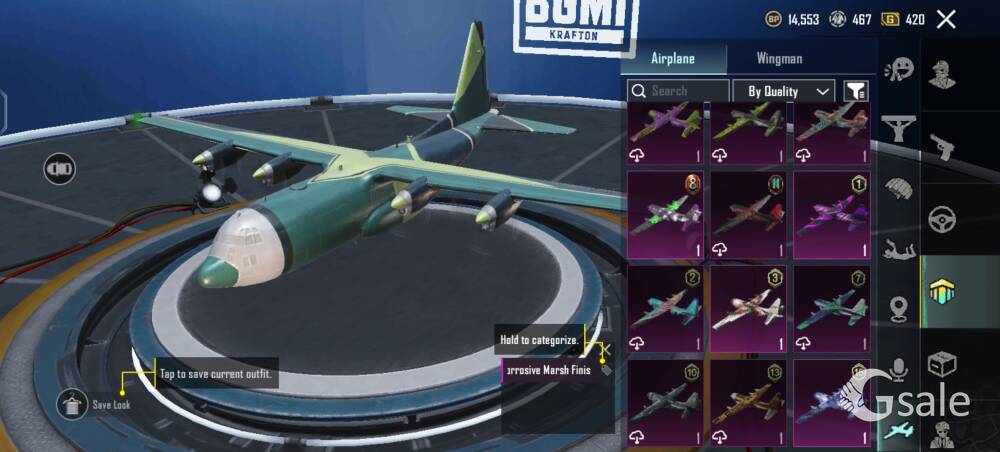Open the filter options icon
Image resolution: width=1000 pixels, height=452 pixels.
point(855,91)
